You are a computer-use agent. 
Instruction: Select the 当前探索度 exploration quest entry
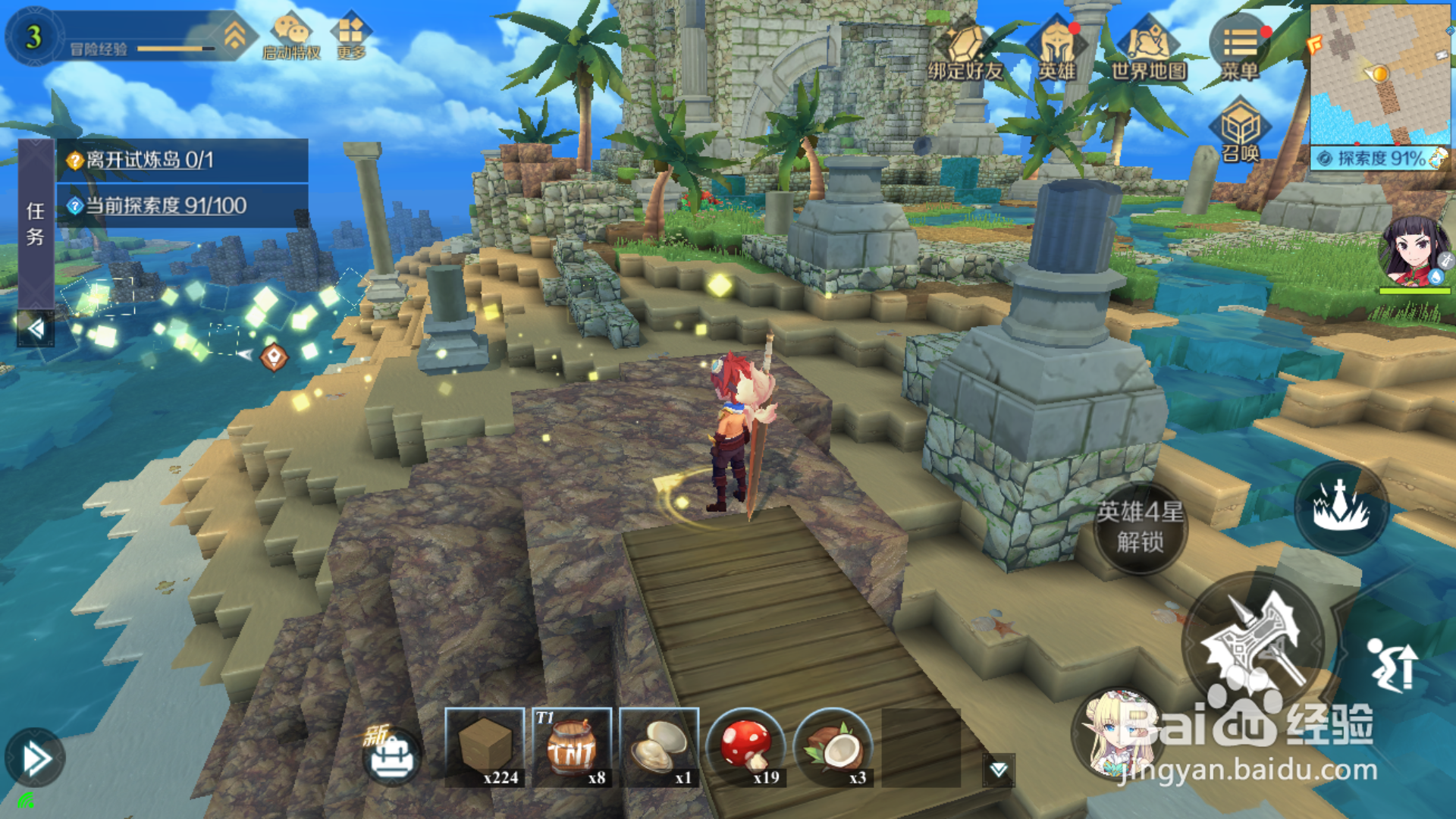[182, 206]
